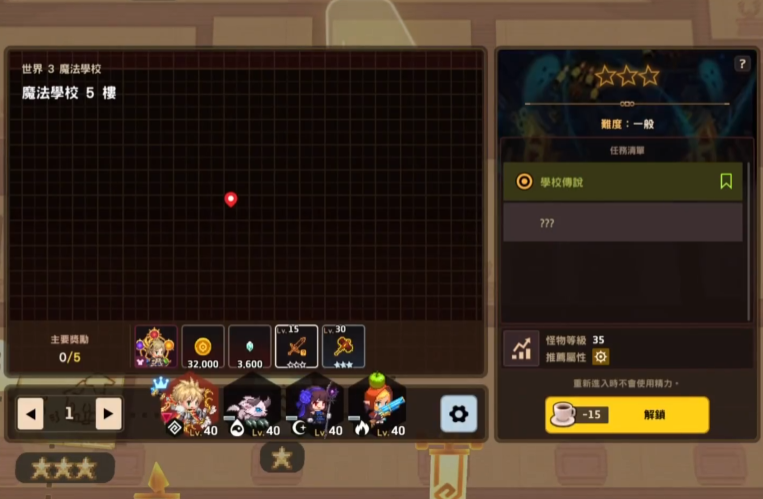Go to previous party with left arrow
The height and width of the screenshot is (499, 763).
(31, 413)
